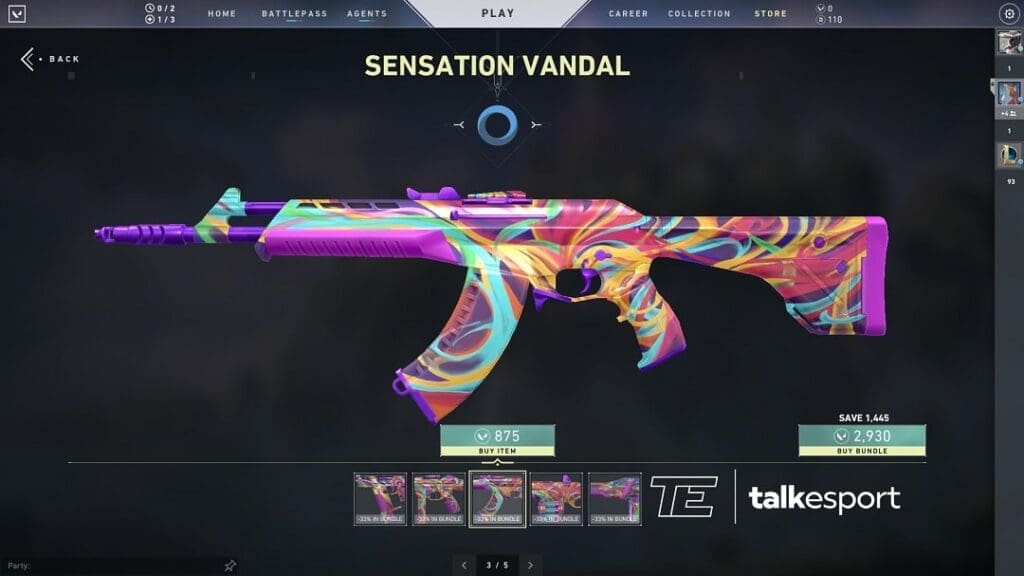Click the Play button
1024x576 pixels.
[x=498, y=13]
